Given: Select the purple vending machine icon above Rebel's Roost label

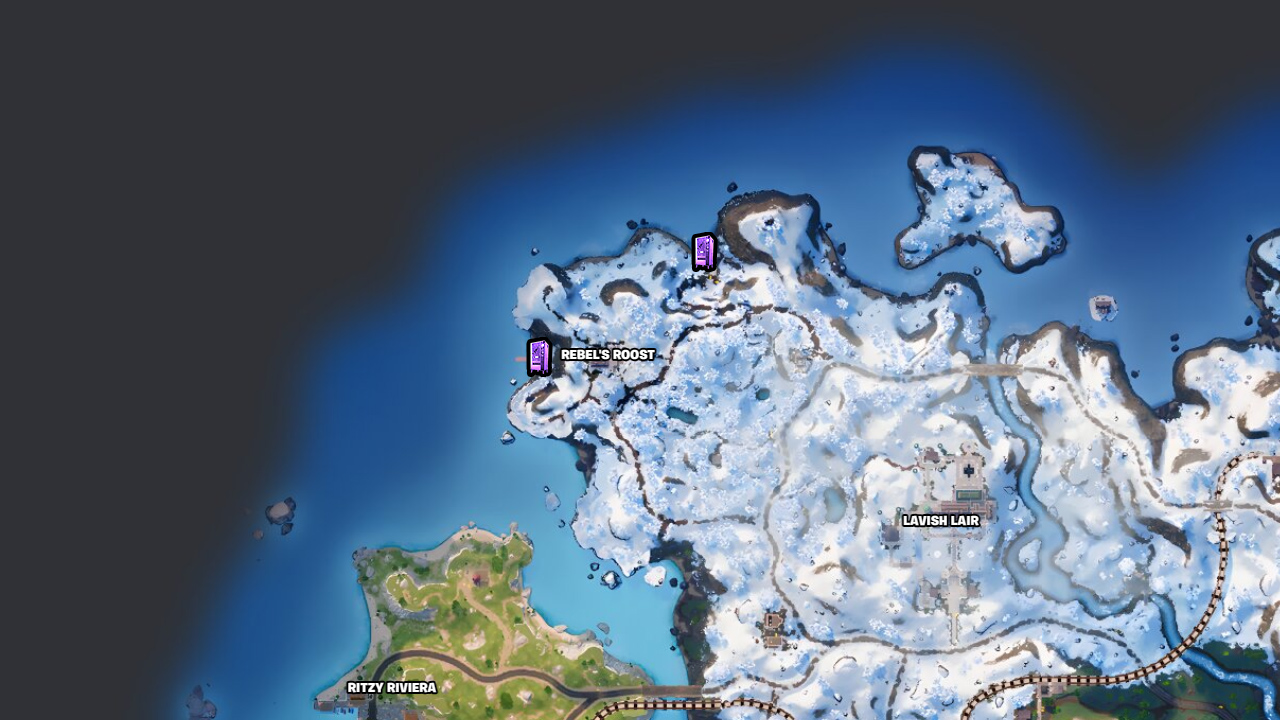Looking at the screenshot, I should click(704, 253).
